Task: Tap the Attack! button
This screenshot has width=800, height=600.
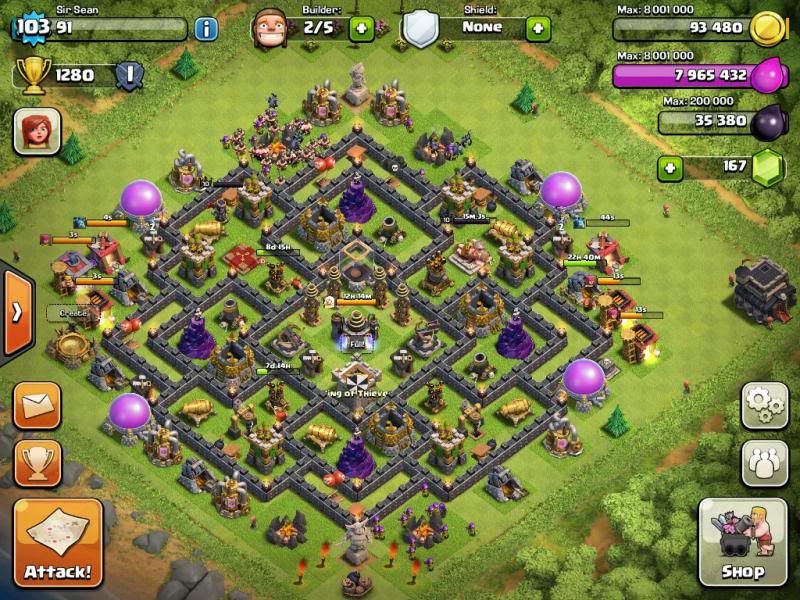Action: pyautogui.click(x=58, y=543)
